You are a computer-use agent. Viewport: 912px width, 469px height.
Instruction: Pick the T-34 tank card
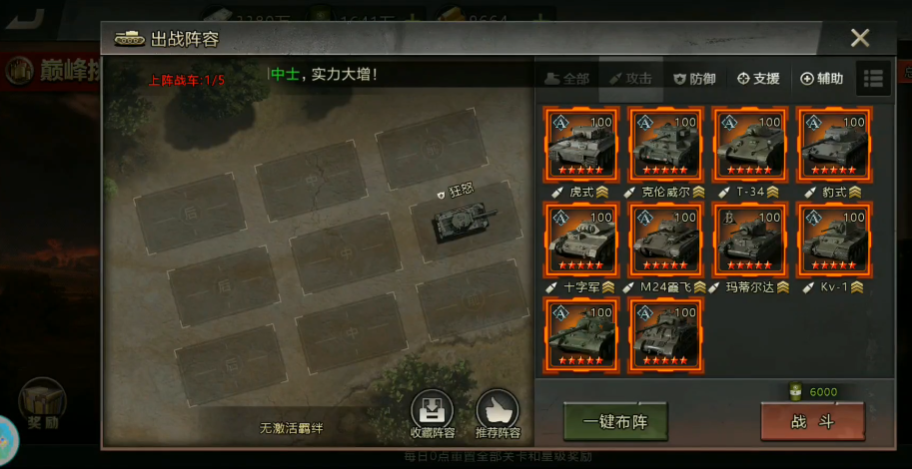click(749, 143)
